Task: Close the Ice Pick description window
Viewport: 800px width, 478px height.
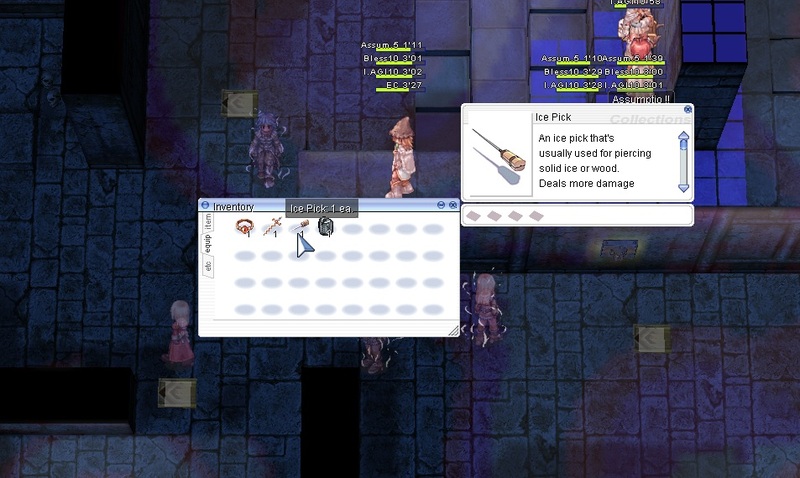Action: point(688,108)
